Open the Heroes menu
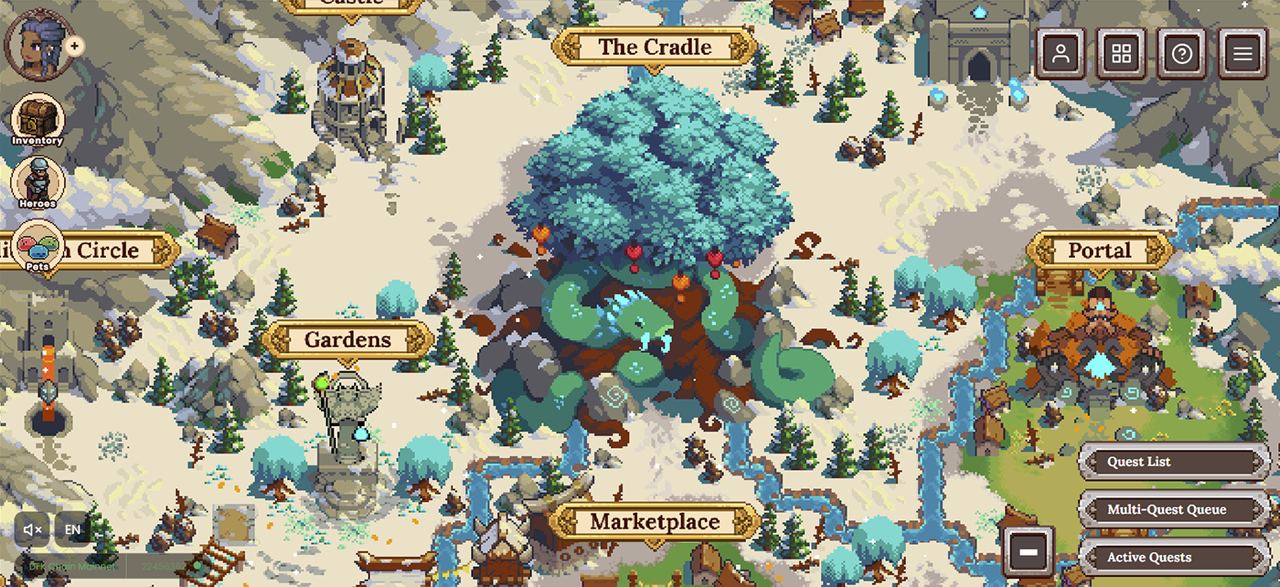The height and width of the screenshot is (587, 1280). [x=38, y=183]
